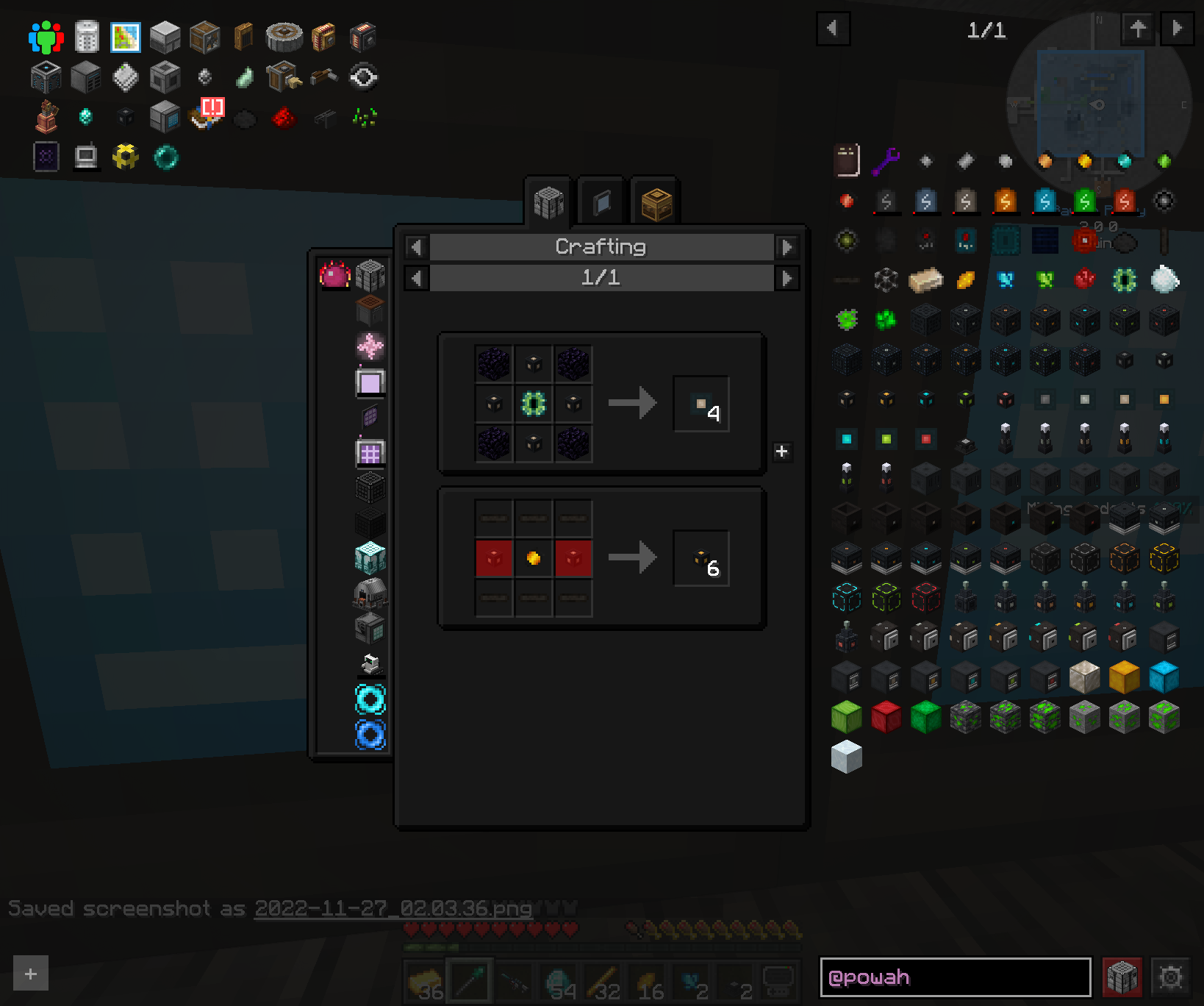Image resolution: width=1204 pixels, height=1006 pixels.
Task: Click the teal ender ring bookmark icon
Action: pos(165,157)
